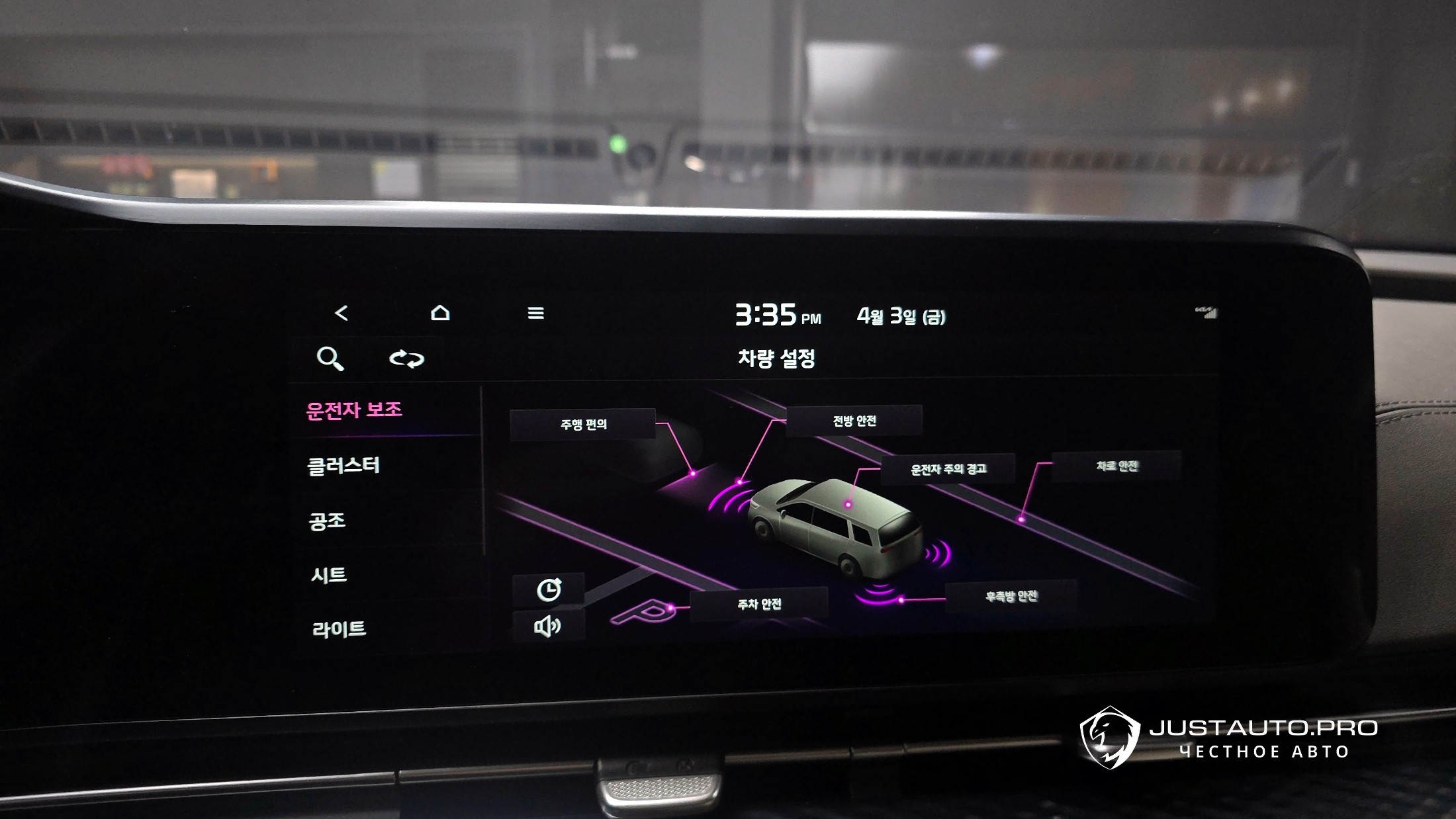
Task: Open the 주차 안전 settings
Action: tap(759, 604)
